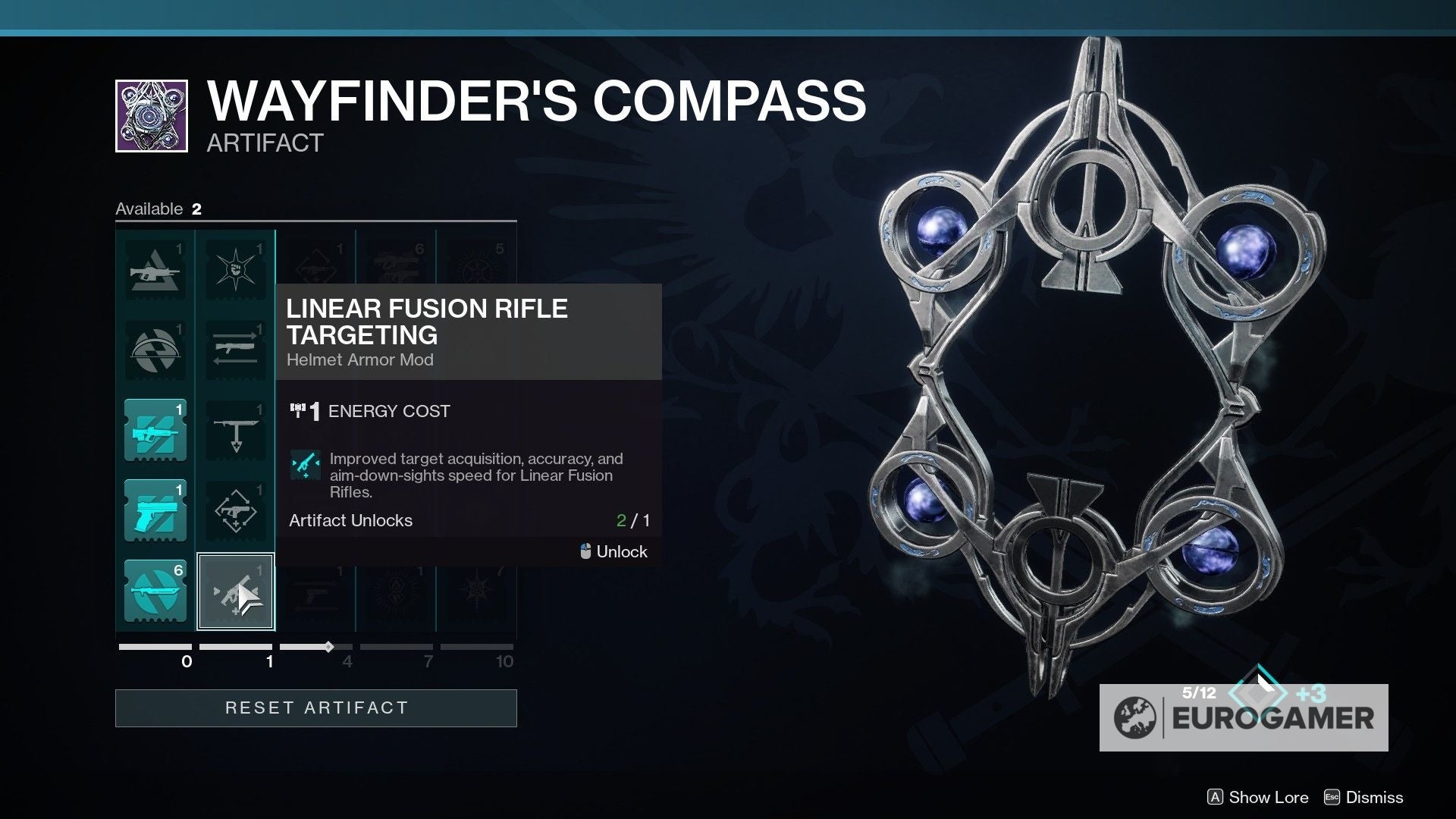Select the unlocked sniper scavenger mod with 6
Image resolution: width=1456 pixels, height=819 pixels.
[x=155, y=591]
